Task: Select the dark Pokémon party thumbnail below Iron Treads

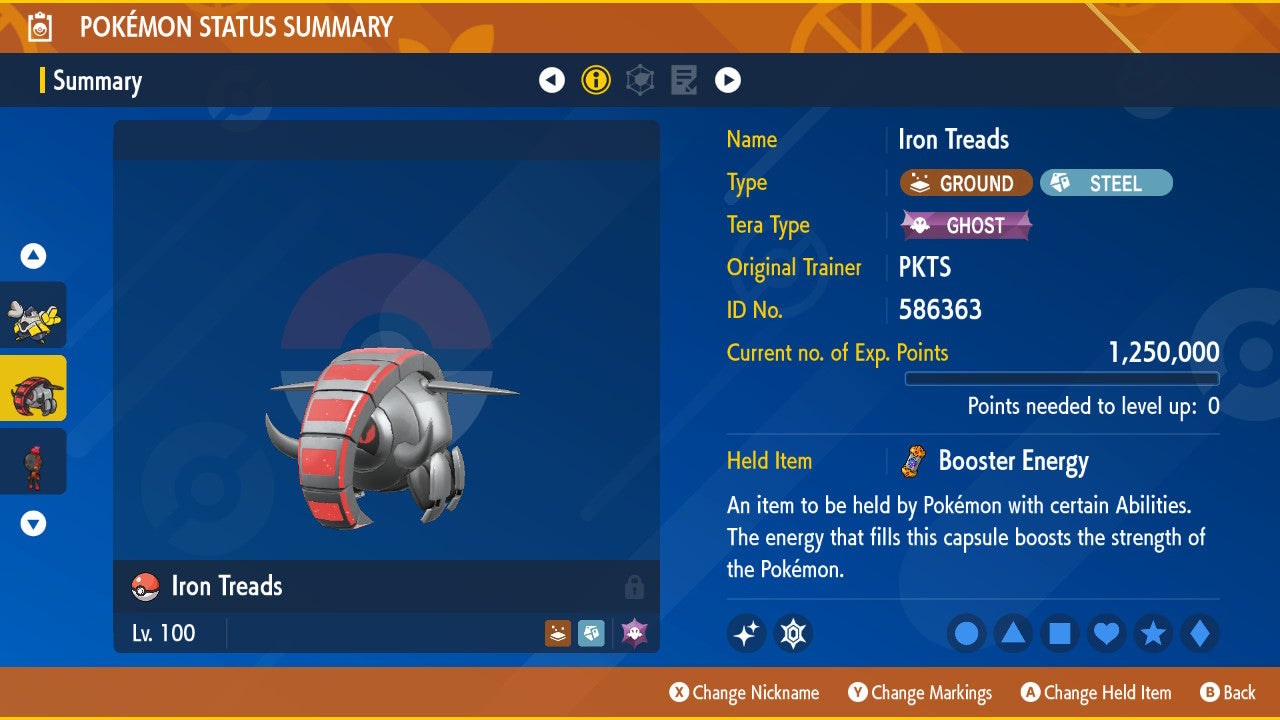Action: pos(34,461)
